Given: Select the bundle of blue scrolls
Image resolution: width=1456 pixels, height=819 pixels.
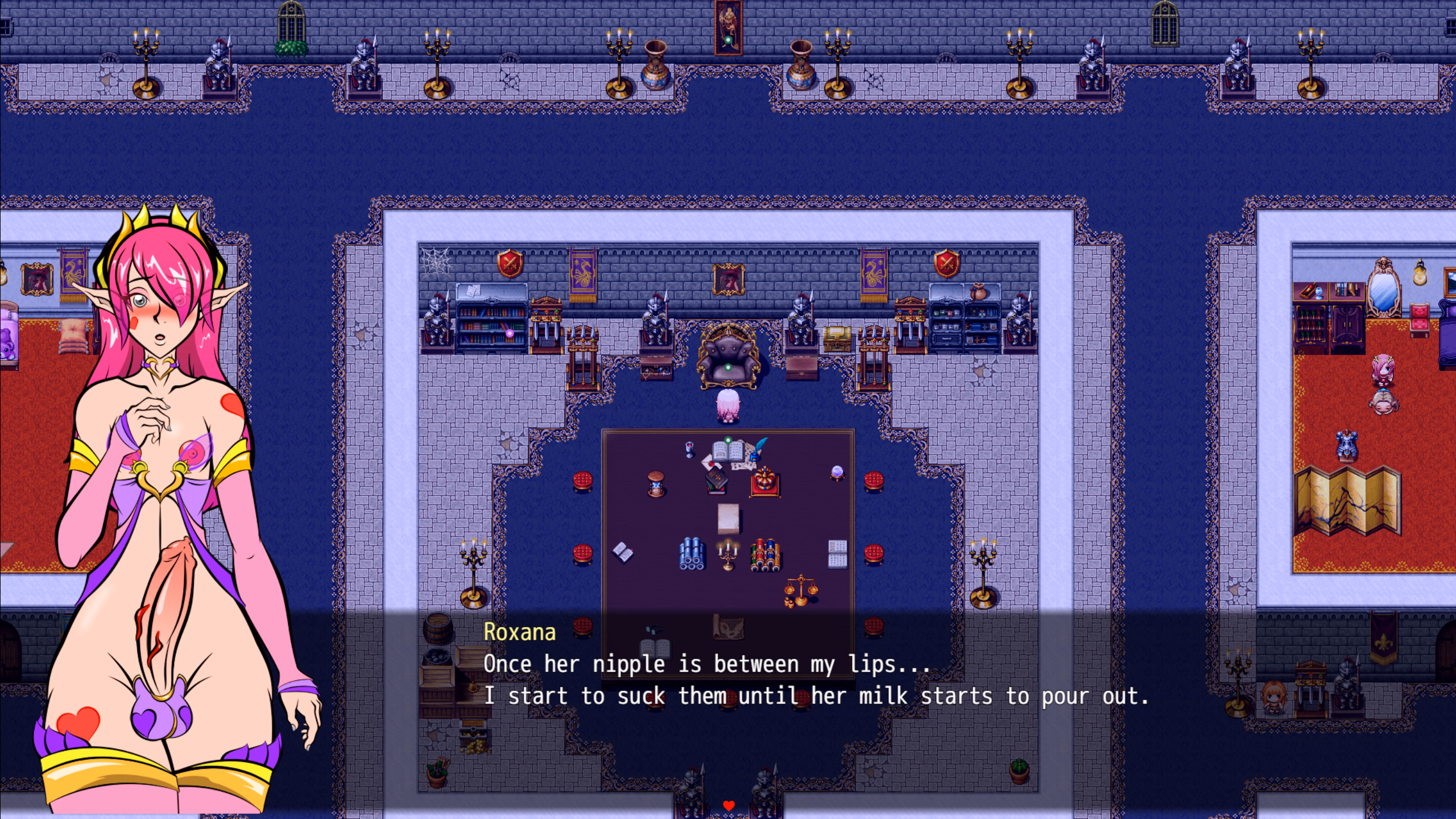Looking at the screenshot, I should [x=692, y=553].
